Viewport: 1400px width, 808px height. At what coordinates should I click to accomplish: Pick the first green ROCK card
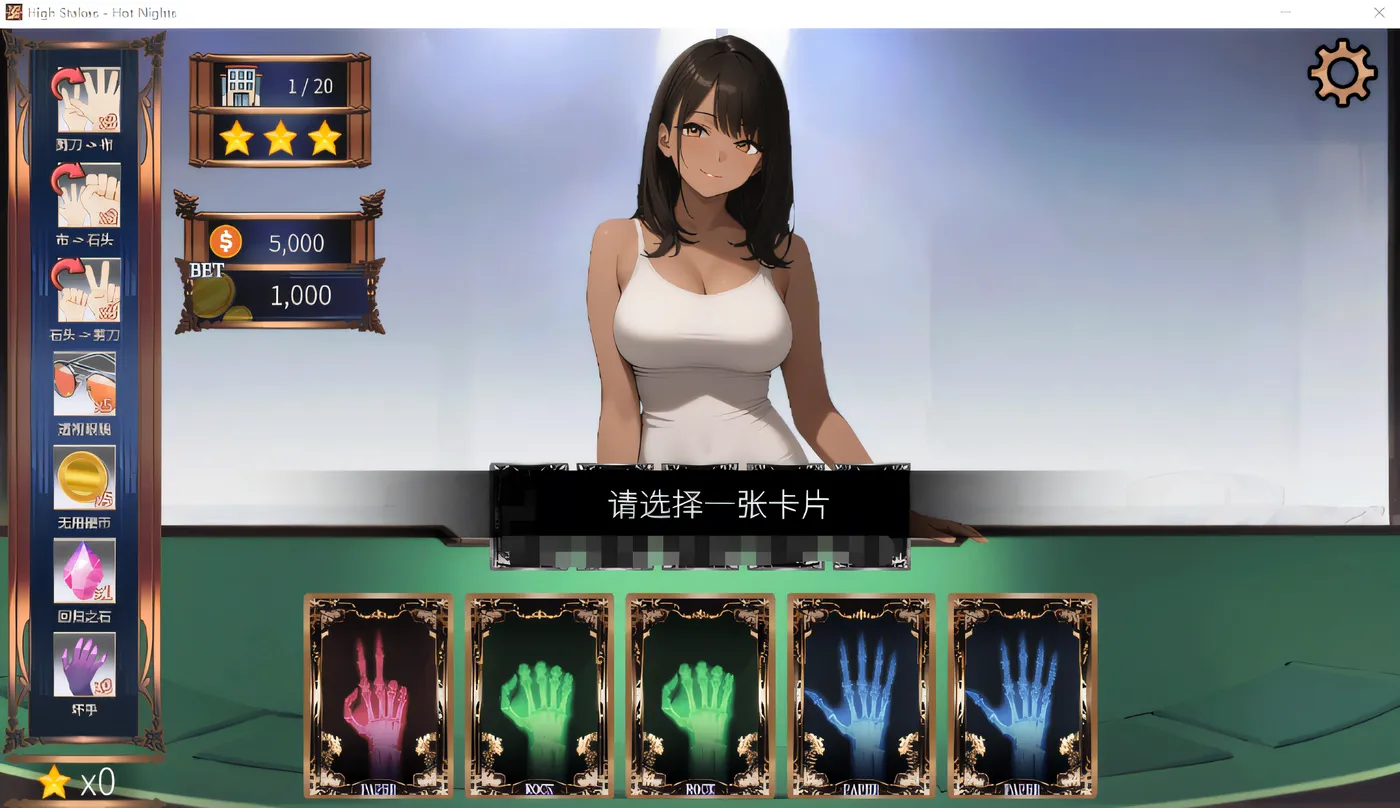(539, 695)
